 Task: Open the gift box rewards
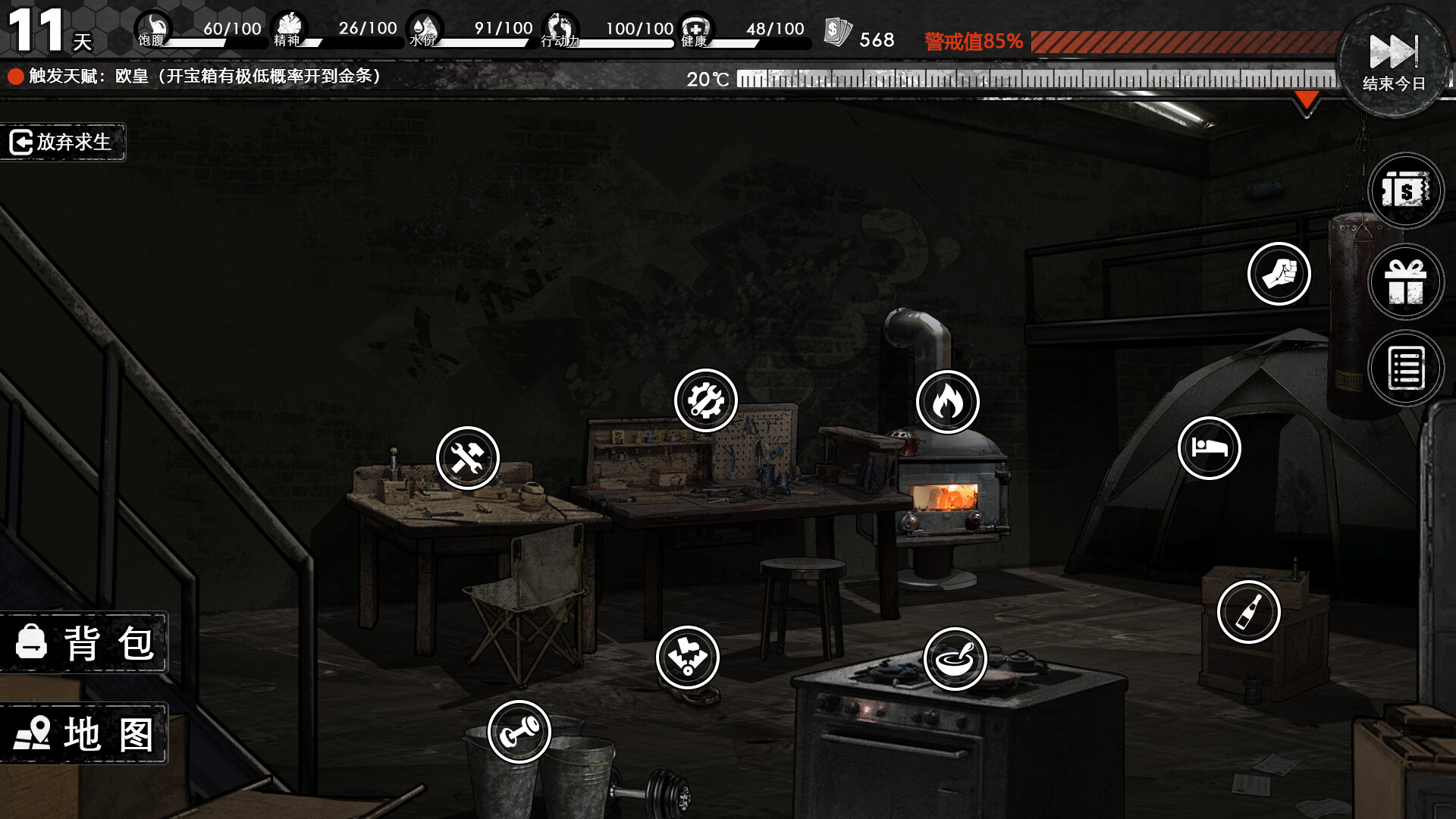point(1406,281)
